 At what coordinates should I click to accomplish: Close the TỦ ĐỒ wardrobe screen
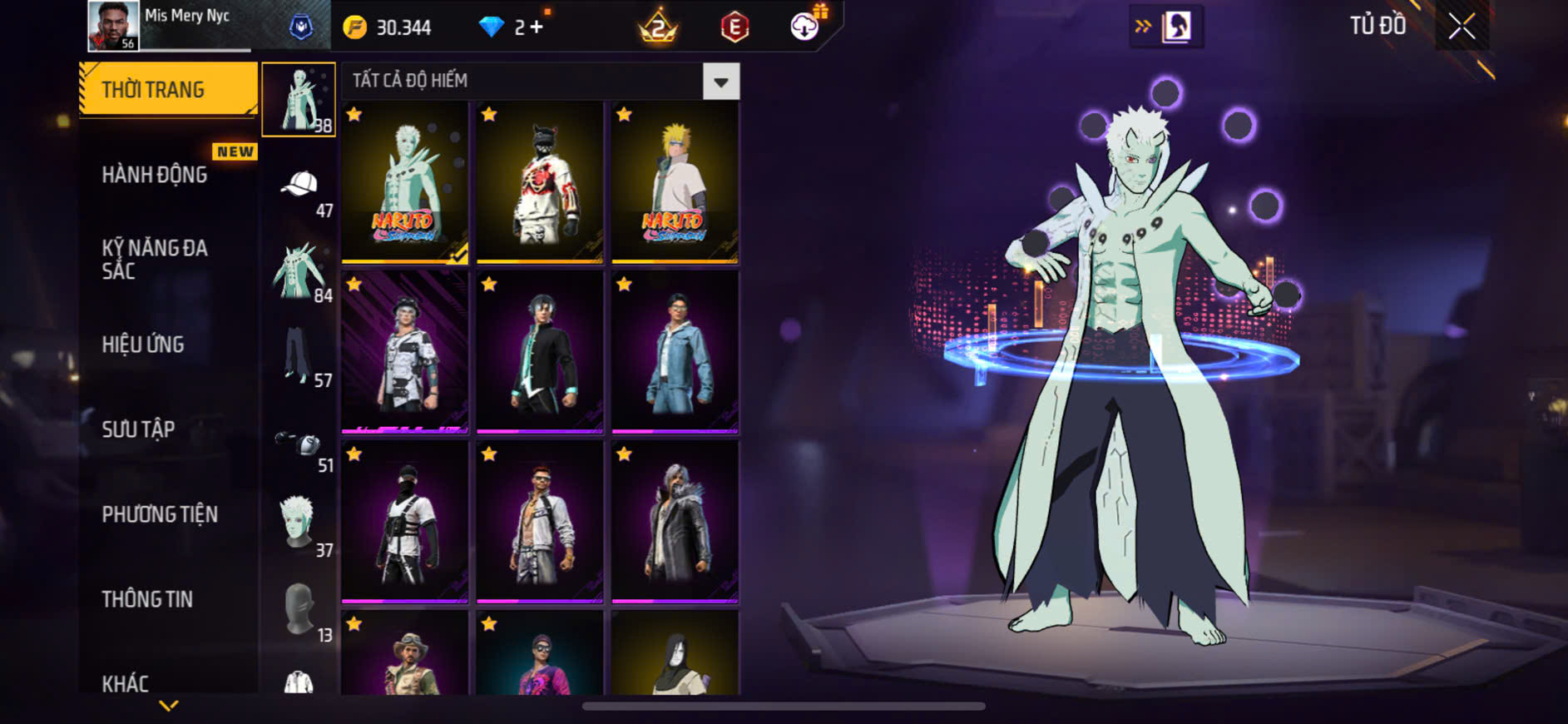pos(1462,27)
